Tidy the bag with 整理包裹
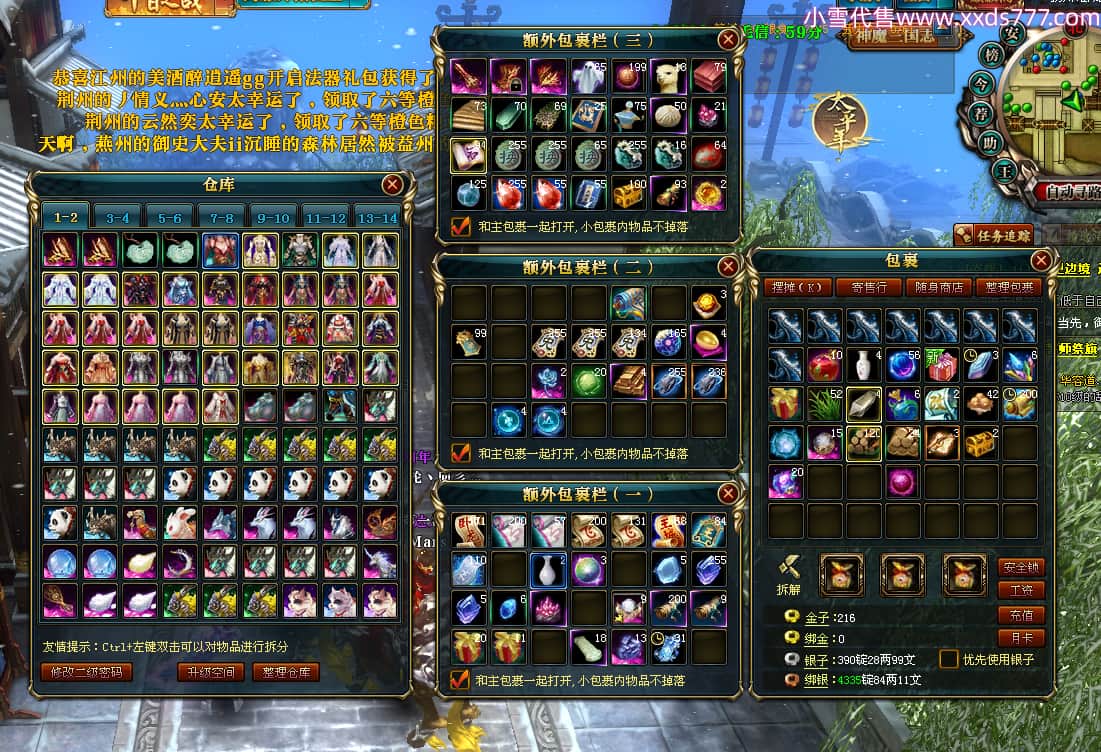Image resolution: width=1101 pixels, height=752 pixels. 1008,287
